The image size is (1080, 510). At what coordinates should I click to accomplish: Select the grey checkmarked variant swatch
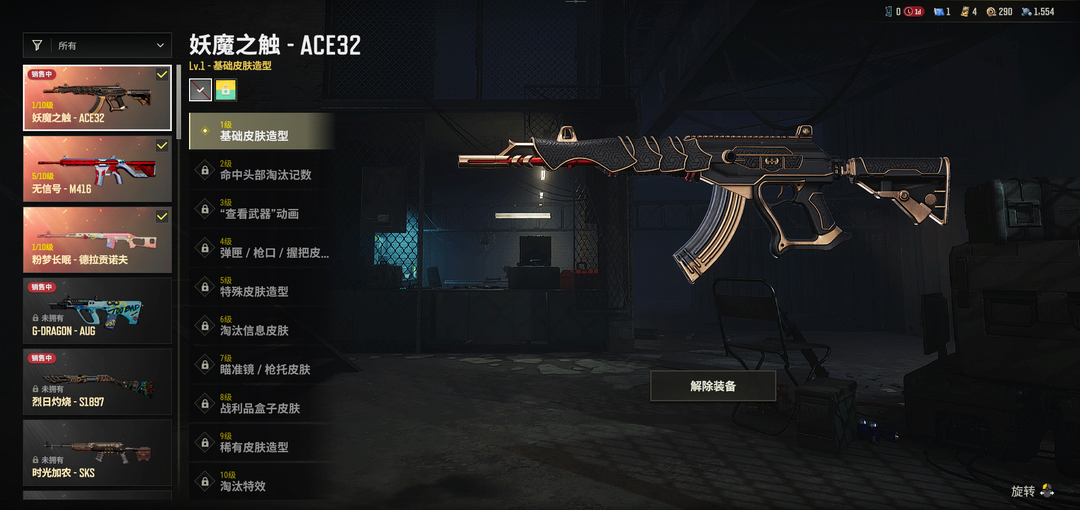tap(200, 90)
